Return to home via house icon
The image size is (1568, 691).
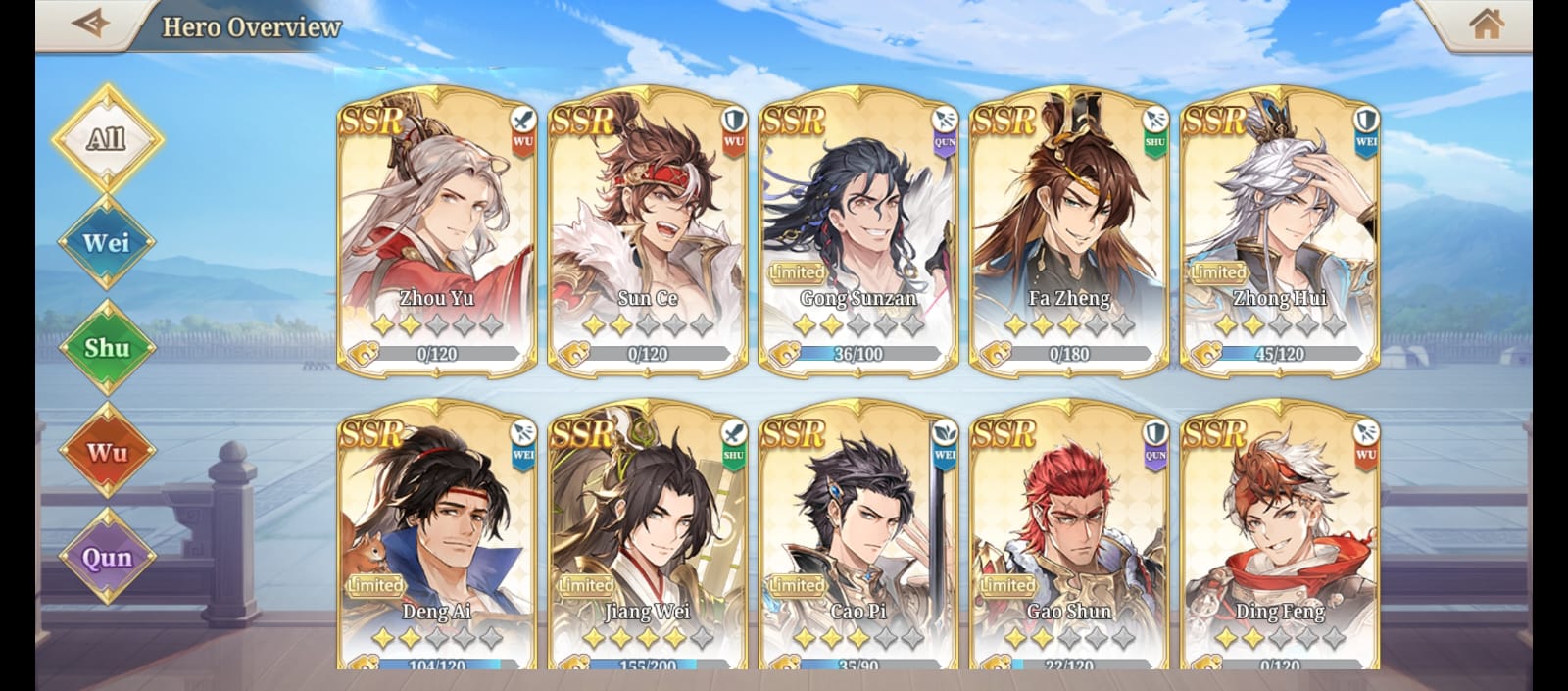pos(1486,24)
